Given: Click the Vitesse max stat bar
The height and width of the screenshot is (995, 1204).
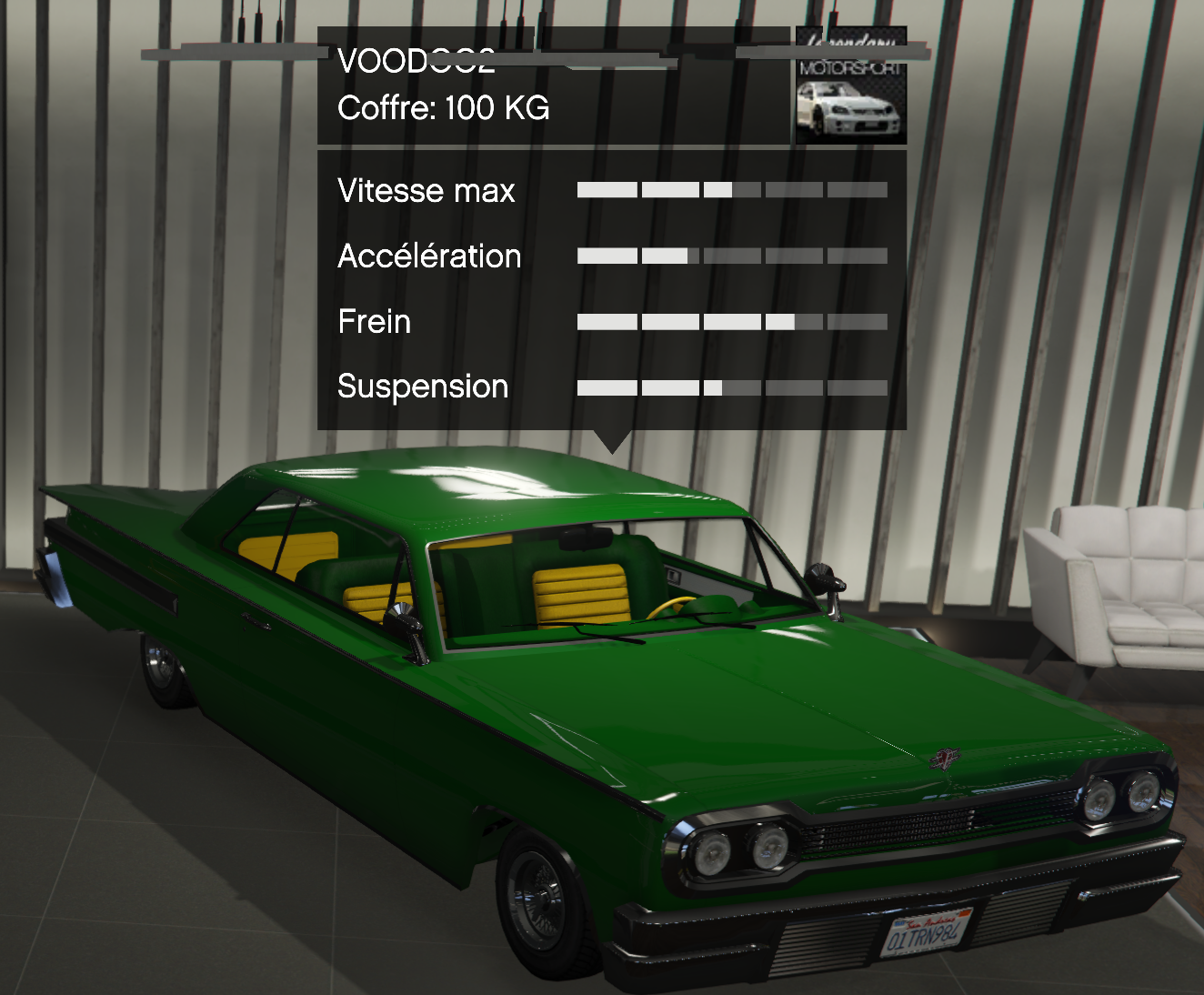Looking at the screenshot, I should point(732,191).
